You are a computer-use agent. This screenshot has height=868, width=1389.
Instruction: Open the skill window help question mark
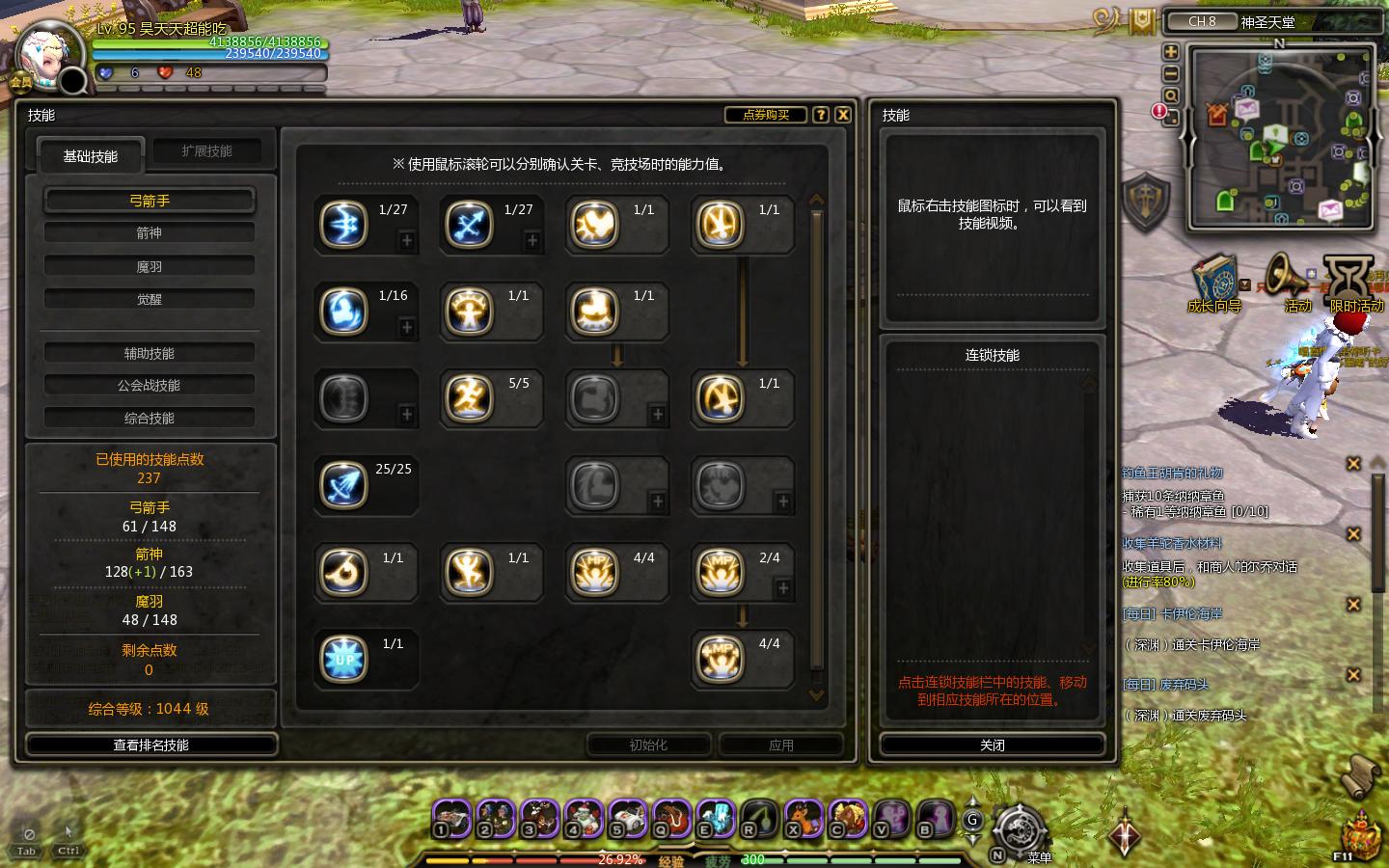[x=821, y=115]
